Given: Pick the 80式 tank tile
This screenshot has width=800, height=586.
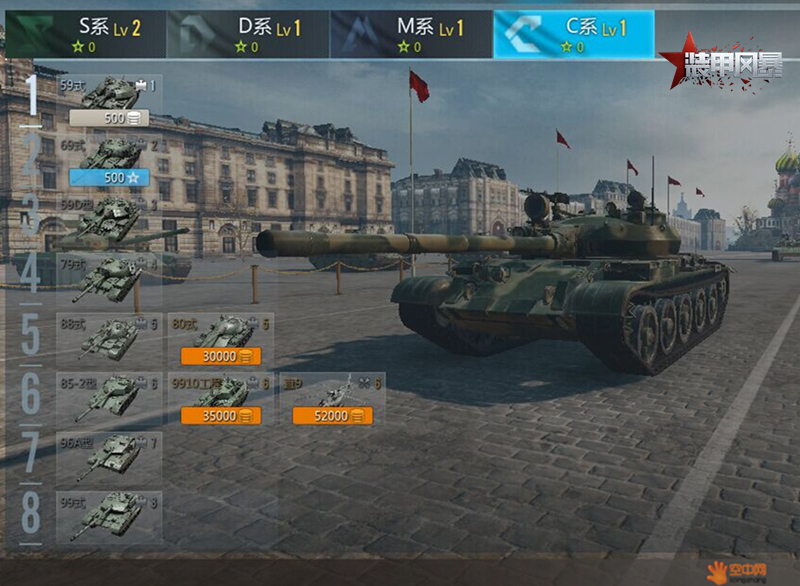Looking at the screenshot, I should pos(220,331).
